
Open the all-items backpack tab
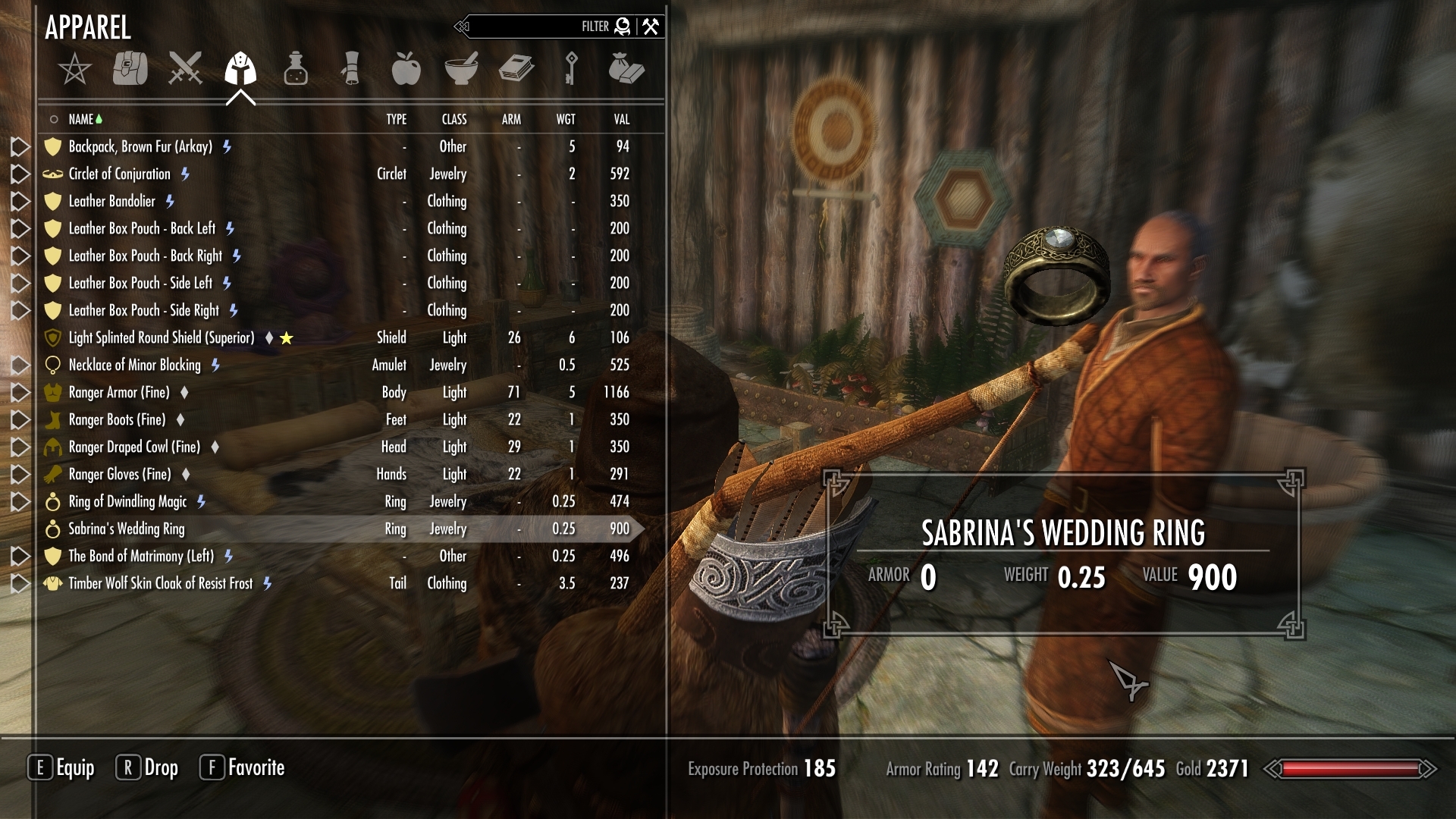130,69
